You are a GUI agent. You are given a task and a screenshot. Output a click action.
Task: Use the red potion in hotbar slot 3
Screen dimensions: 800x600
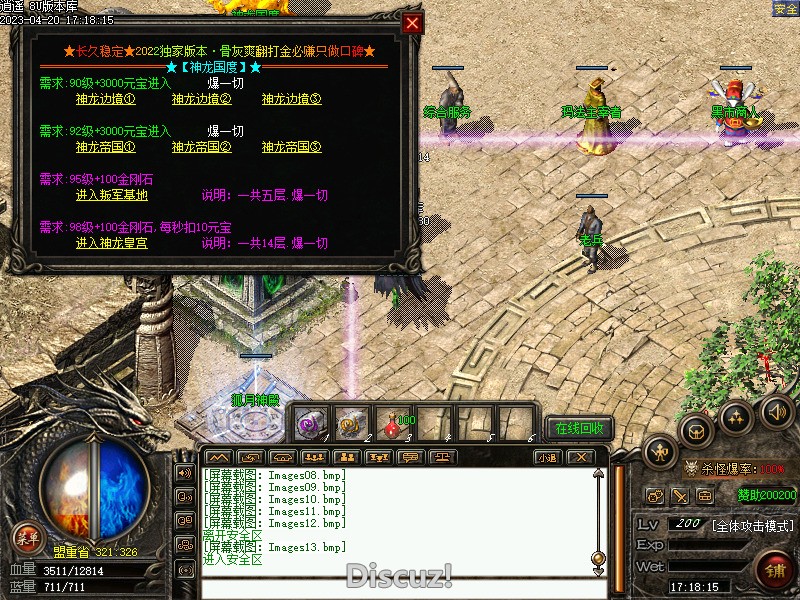coord(389,423)
